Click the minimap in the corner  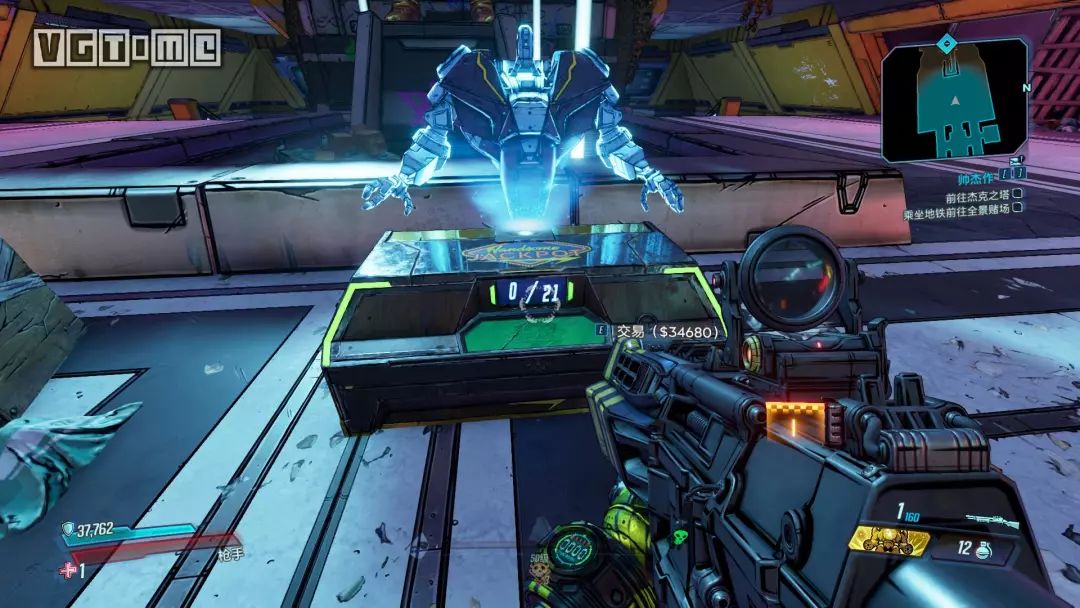[x=954, y=100]
